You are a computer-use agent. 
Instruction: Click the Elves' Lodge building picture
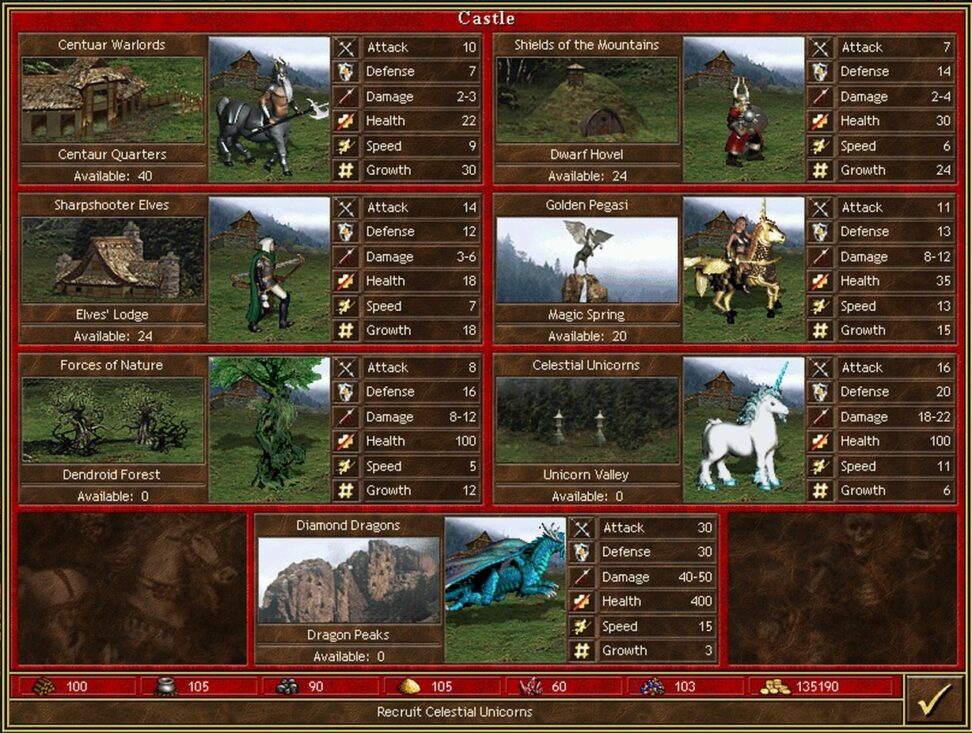[112, 259]
